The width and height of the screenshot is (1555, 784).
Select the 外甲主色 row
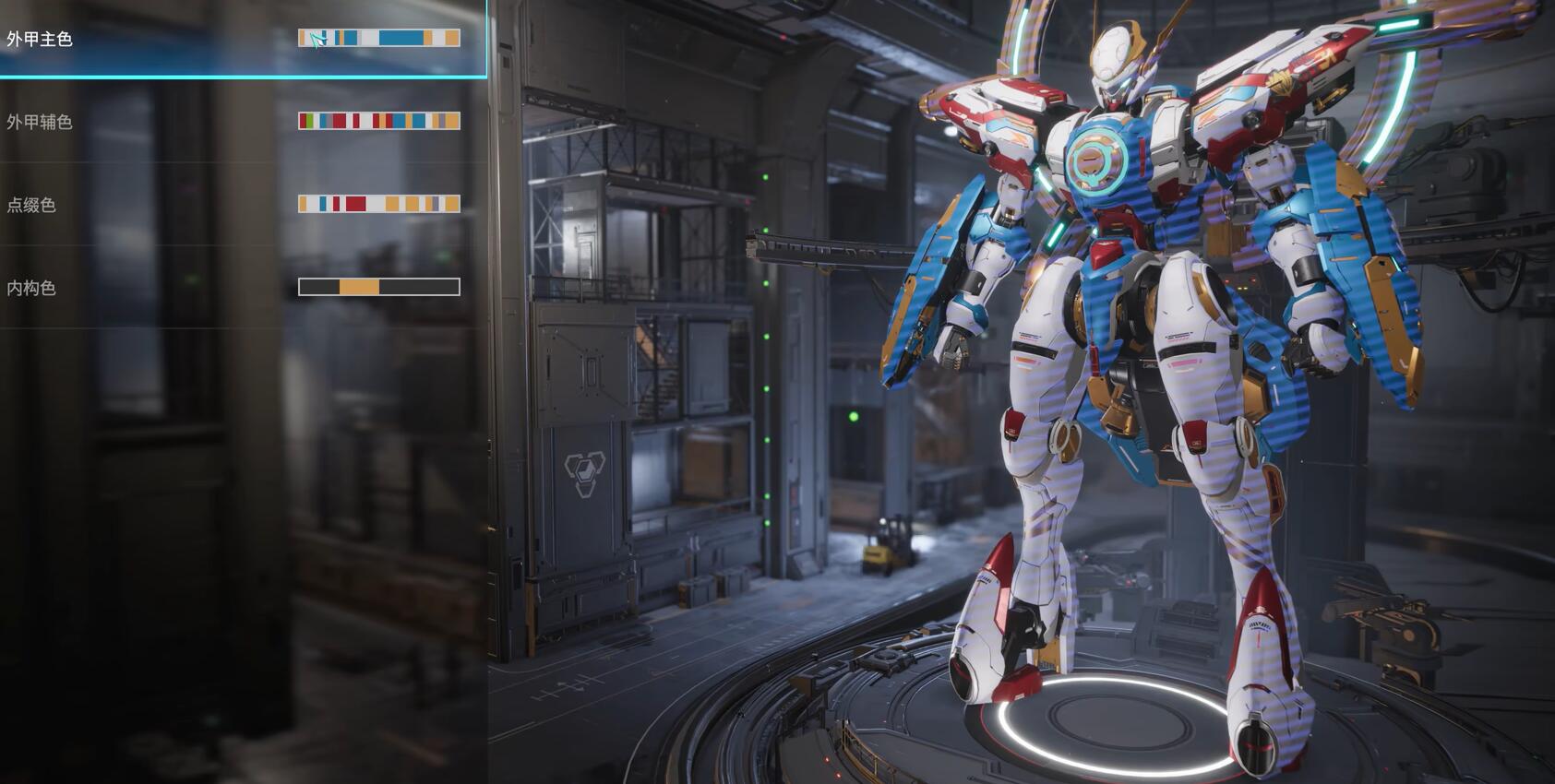[x=40, y=39]
